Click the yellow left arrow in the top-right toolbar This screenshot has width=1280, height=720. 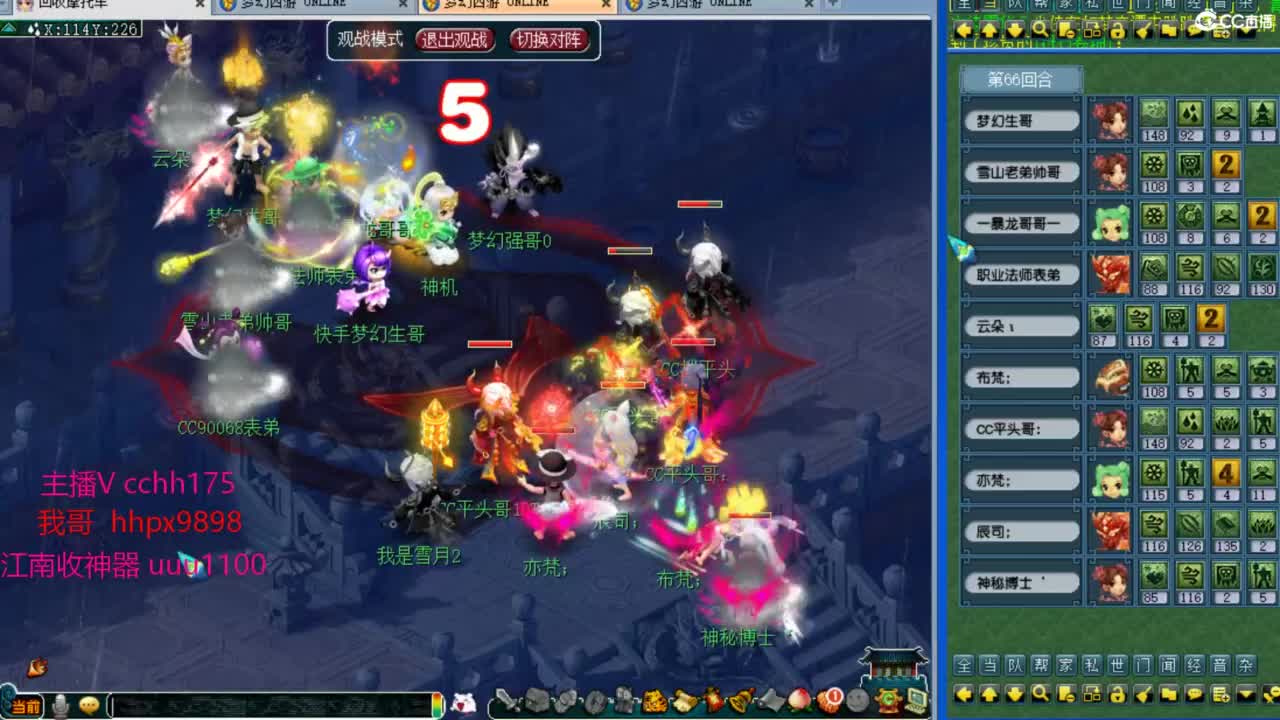coord(964,30)
